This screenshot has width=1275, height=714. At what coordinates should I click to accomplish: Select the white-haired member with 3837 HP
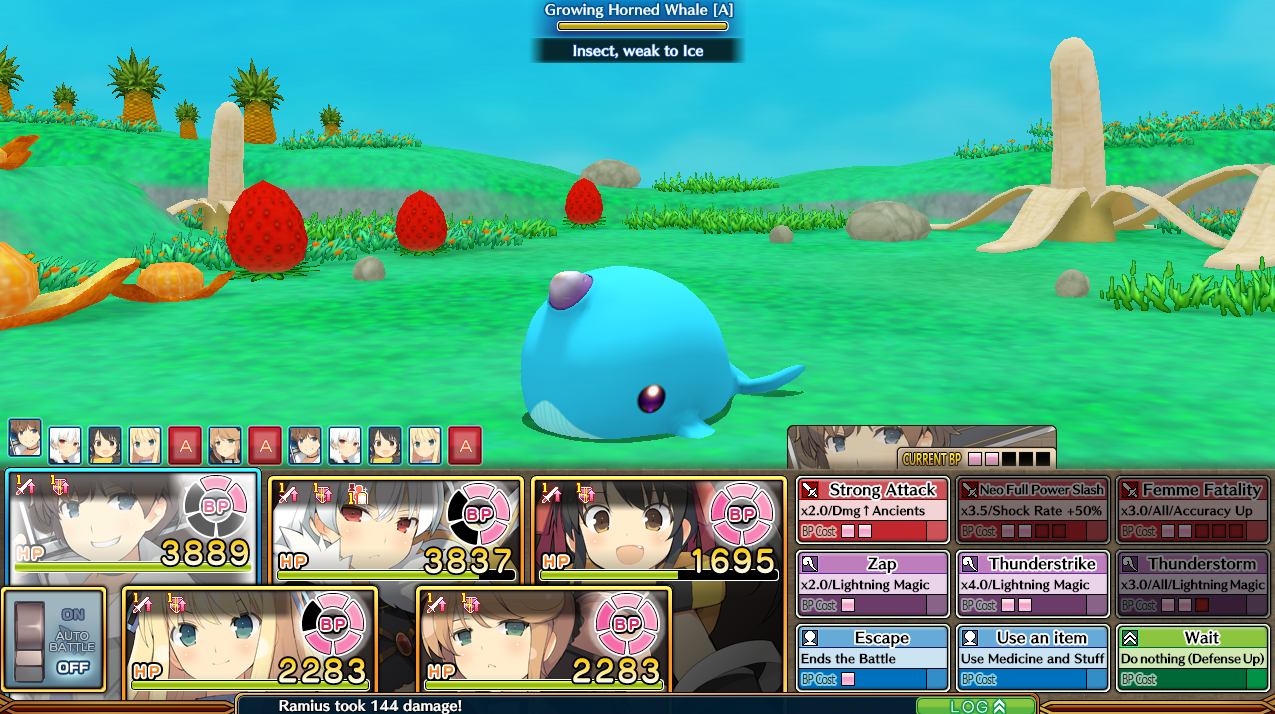[396, 530]
